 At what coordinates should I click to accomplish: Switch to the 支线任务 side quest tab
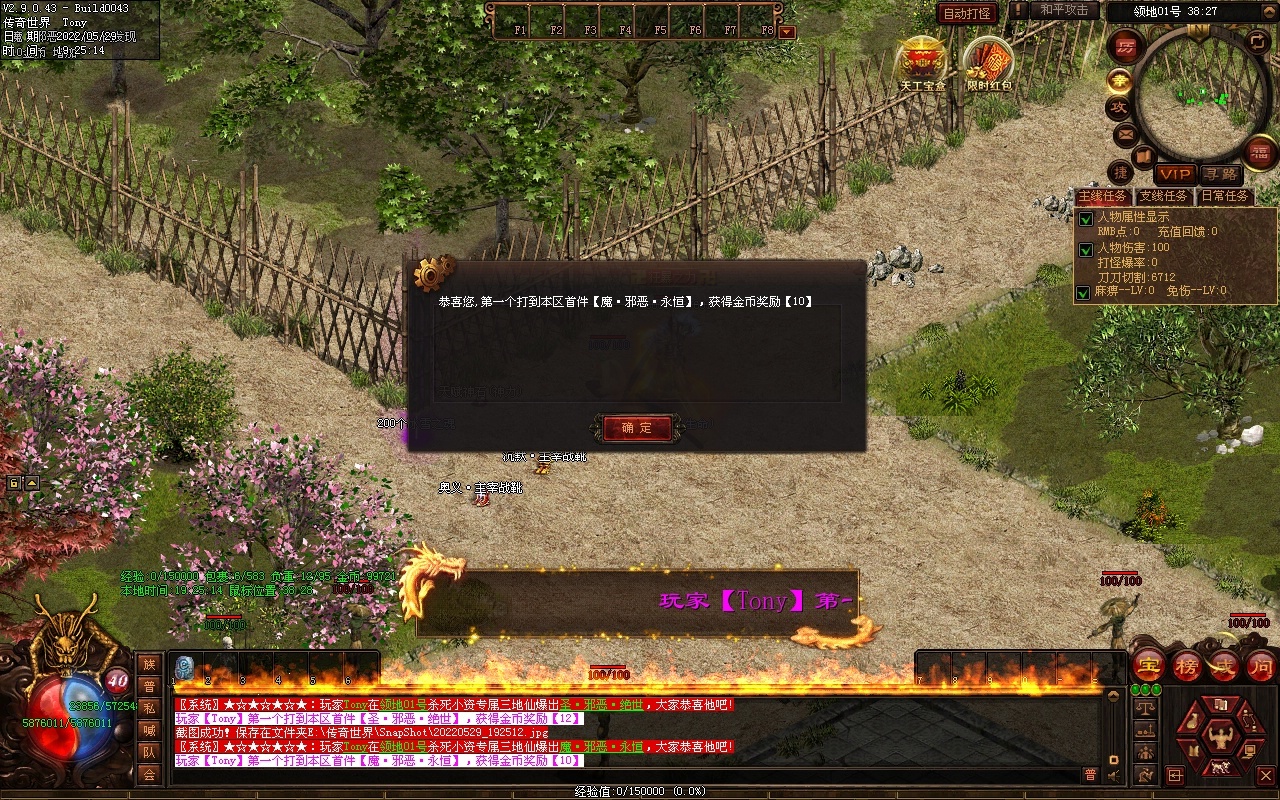(1164, 196)
